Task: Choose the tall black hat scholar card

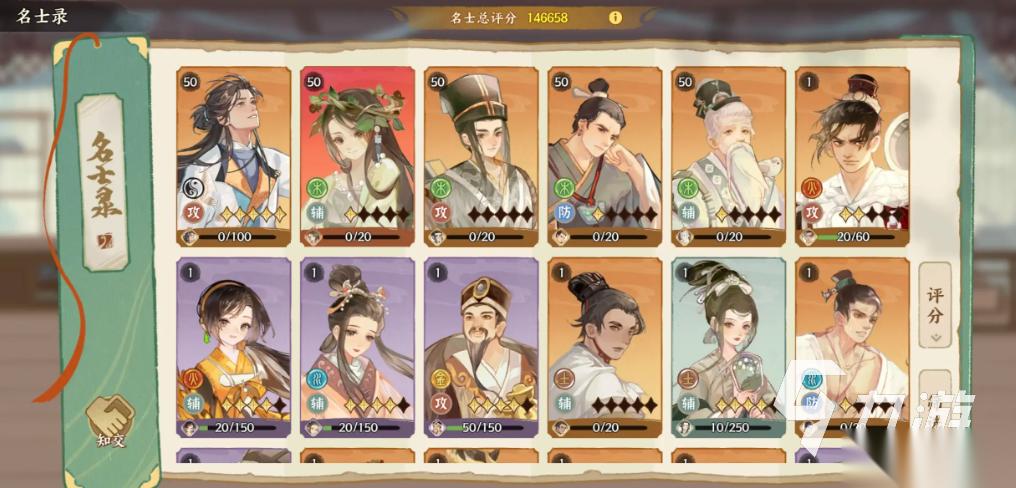Action: [481, 155]
